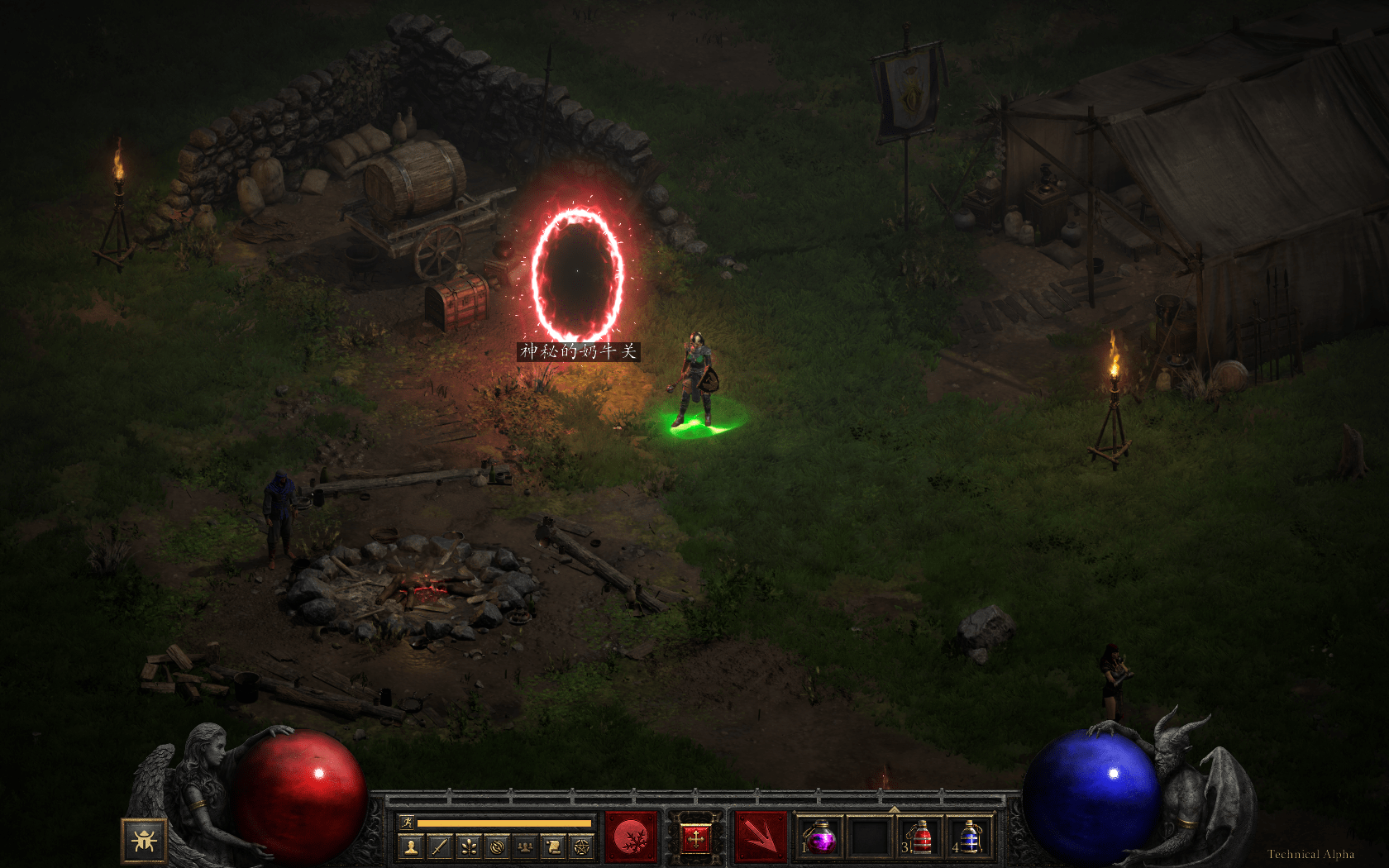Open the character sheet bust icon
The height and width of the screenshot is (868, 1389).
pos(411,847)
